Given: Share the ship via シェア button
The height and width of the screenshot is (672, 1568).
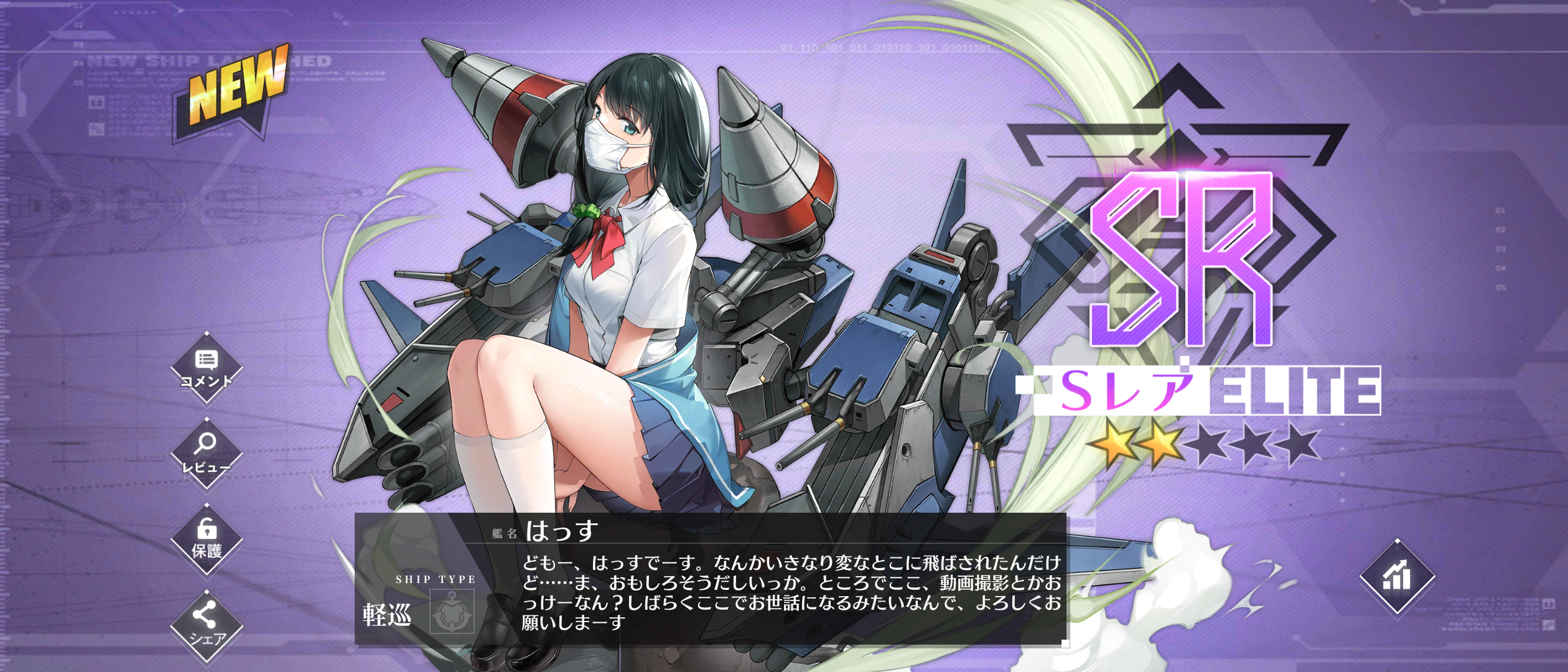Looking at the screenshot, I should click(206, 625).
